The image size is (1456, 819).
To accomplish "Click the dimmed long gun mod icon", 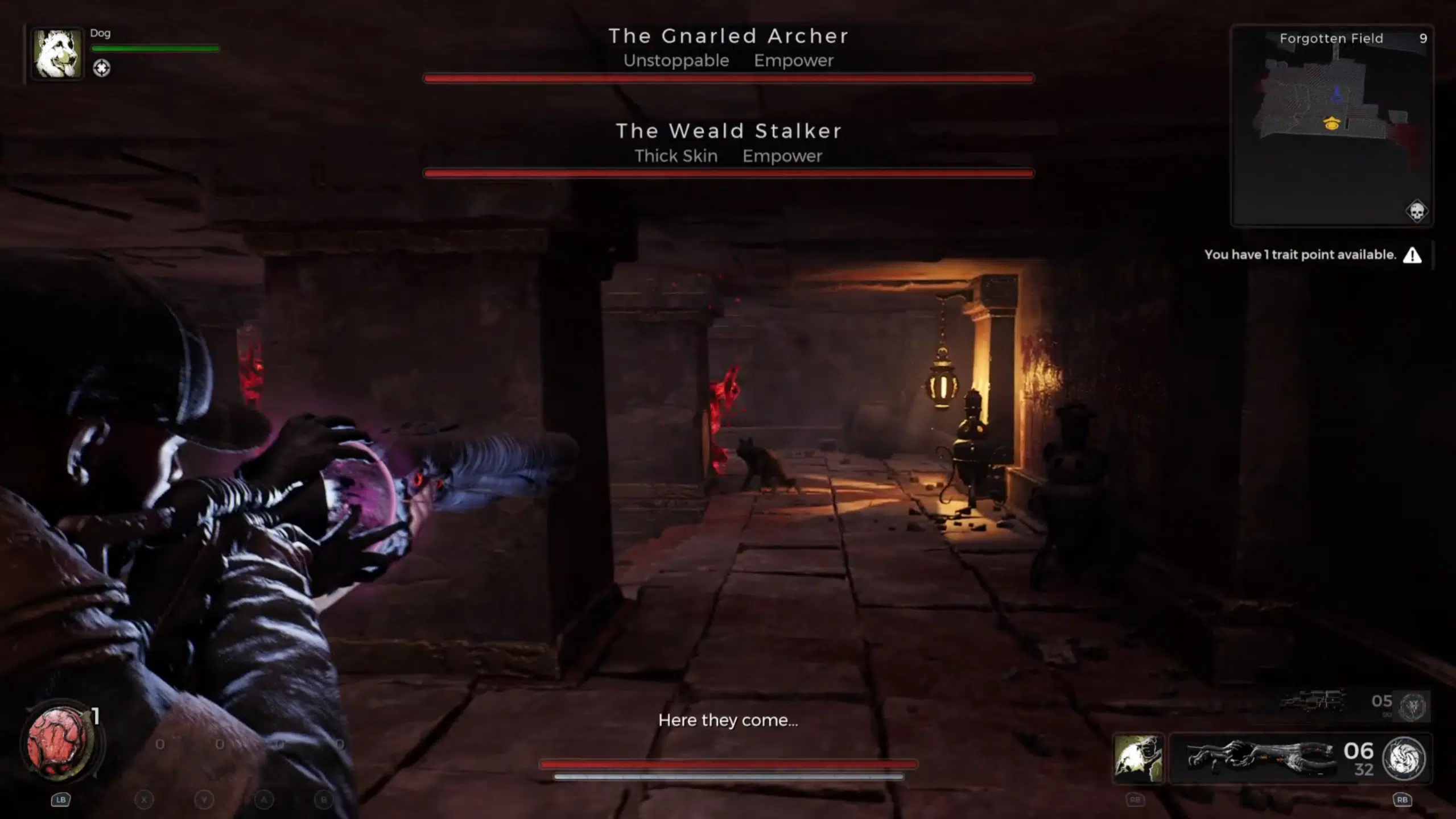I will click(x=1413, y=706).
